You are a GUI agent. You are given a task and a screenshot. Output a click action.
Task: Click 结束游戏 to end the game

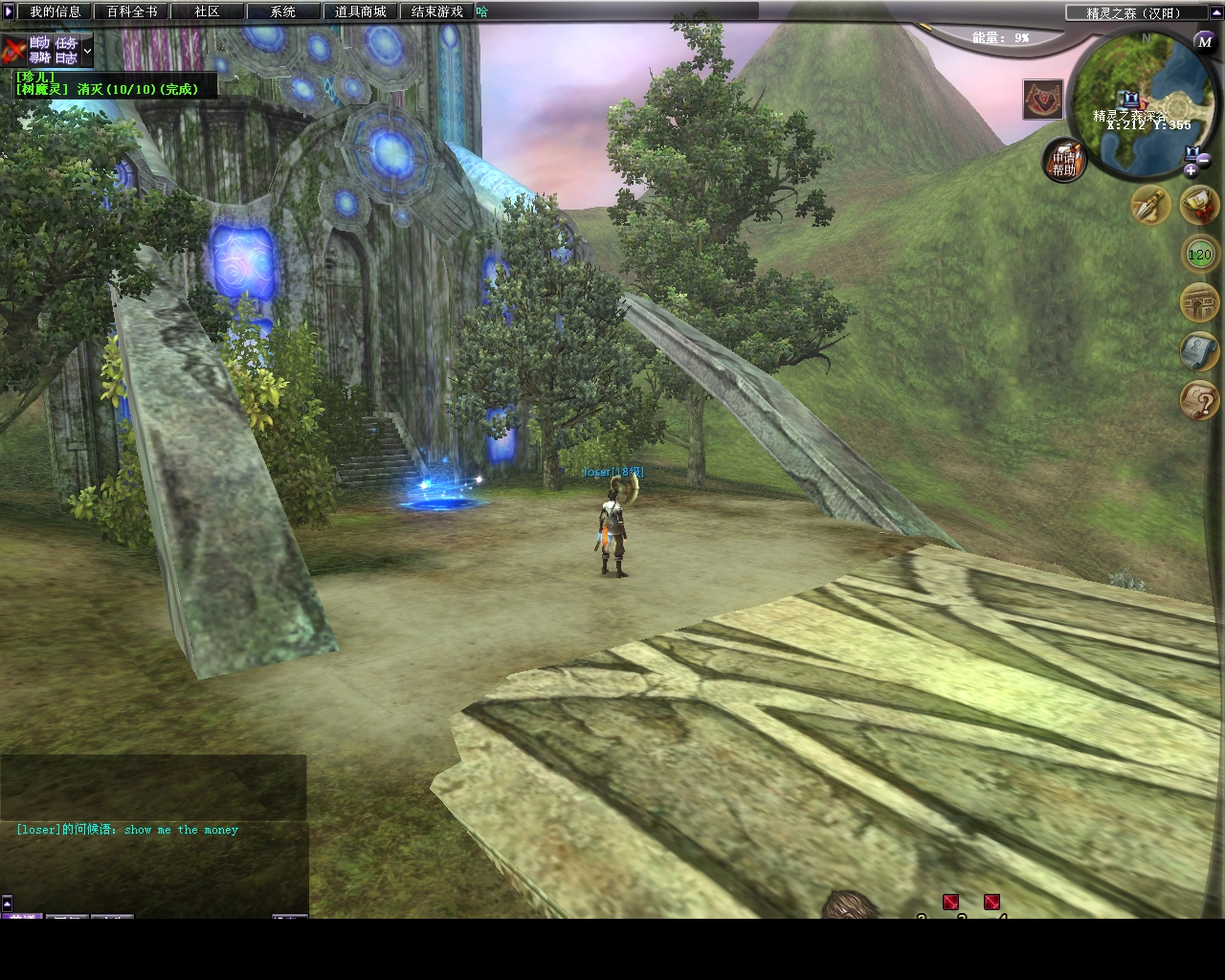tap(436, 11)
